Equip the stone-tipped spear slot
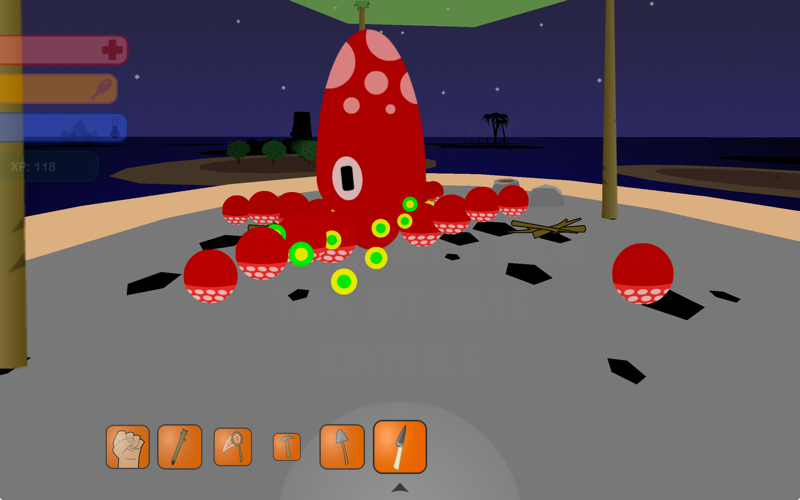 click(x=400, y=446)
